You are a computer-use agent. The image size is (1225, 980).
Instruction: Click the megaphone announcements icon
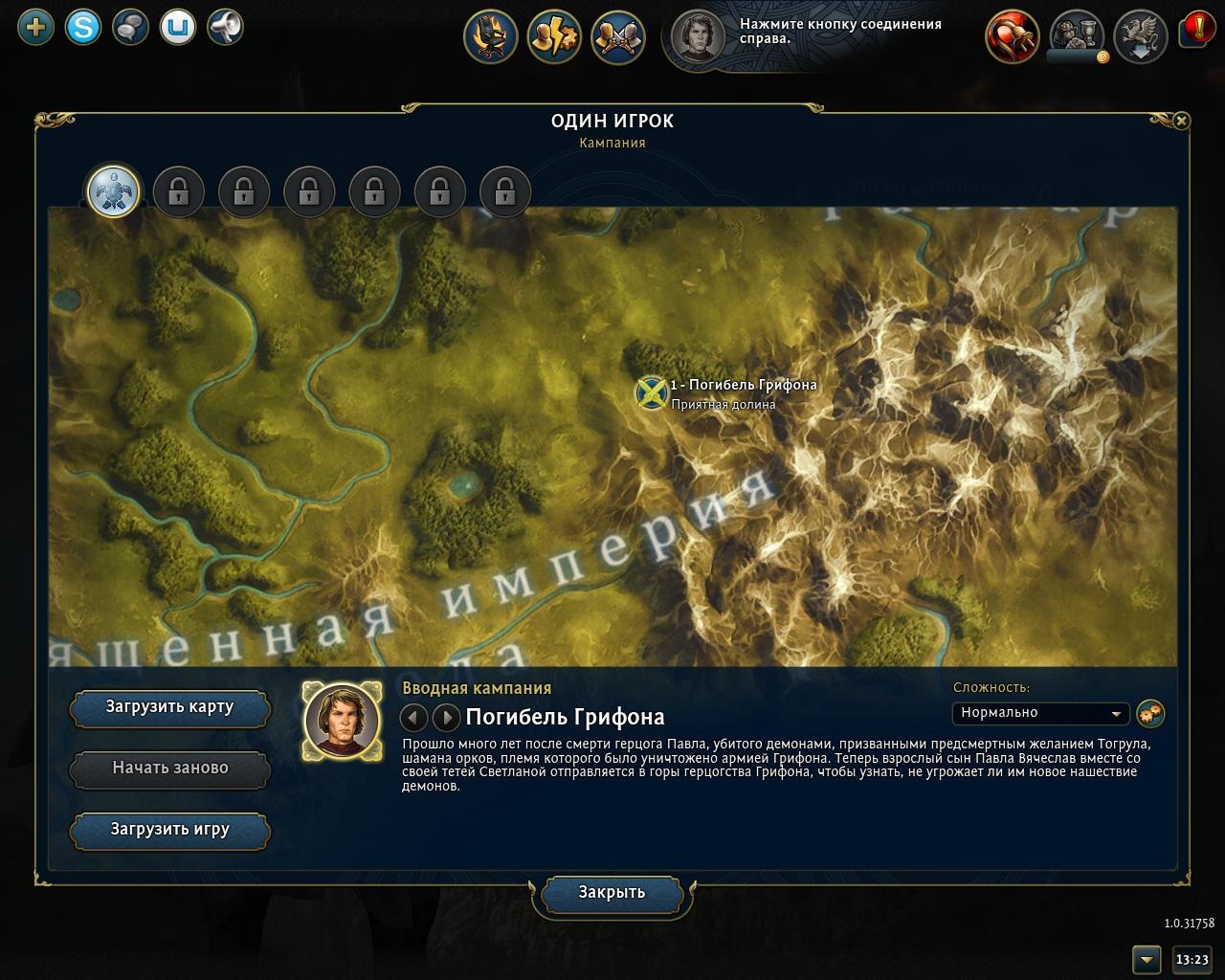(225, 27)
